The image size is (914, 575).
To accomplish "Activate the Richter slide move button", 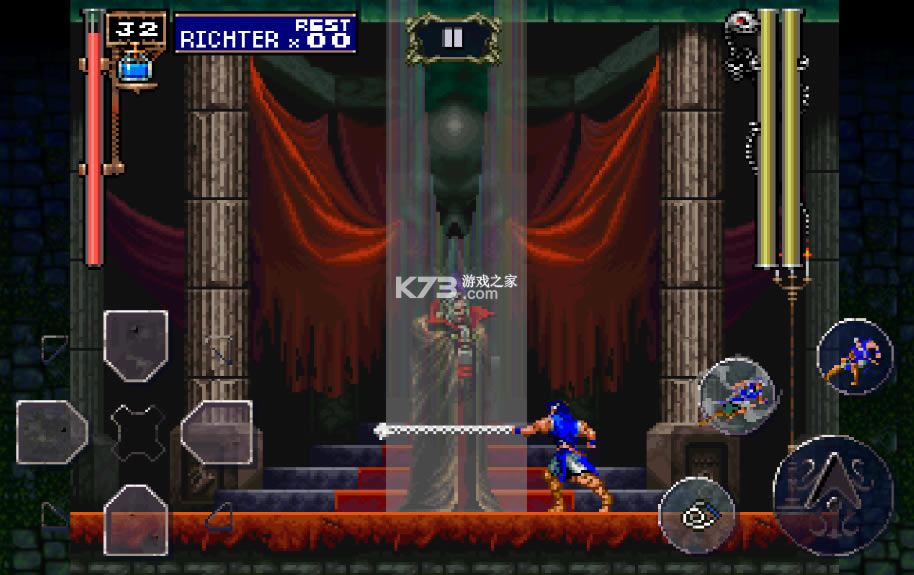I will click(x=736, y=394).
